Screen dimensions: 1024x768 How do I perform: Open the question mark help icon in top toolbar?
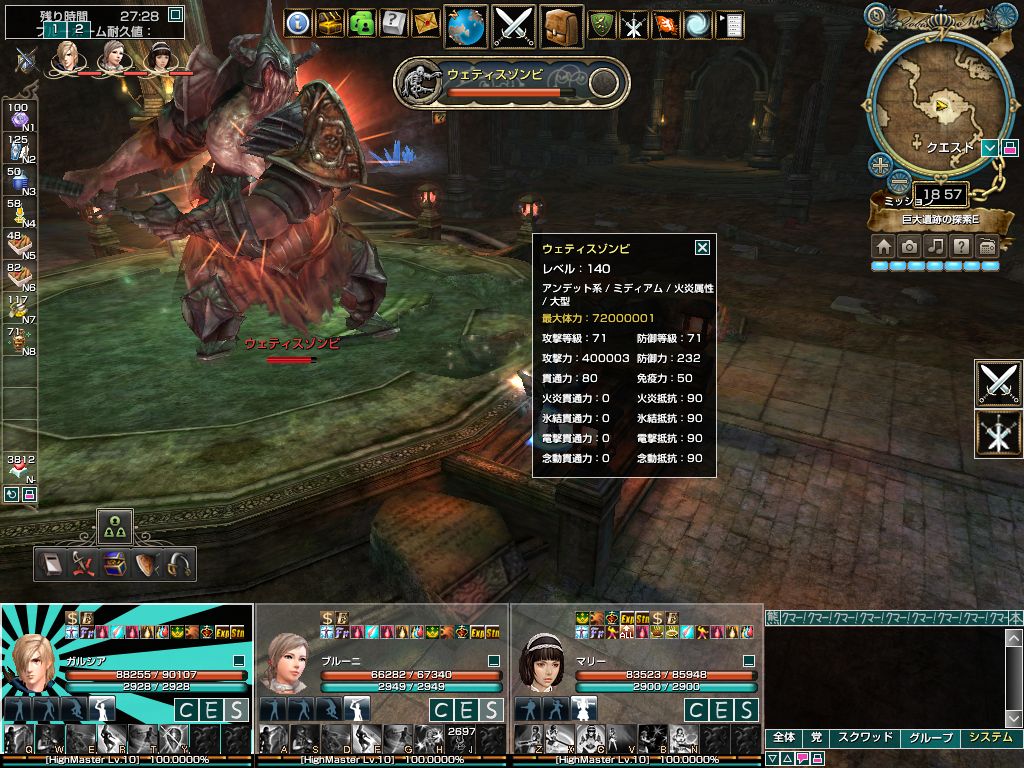[x=394, y=23]
